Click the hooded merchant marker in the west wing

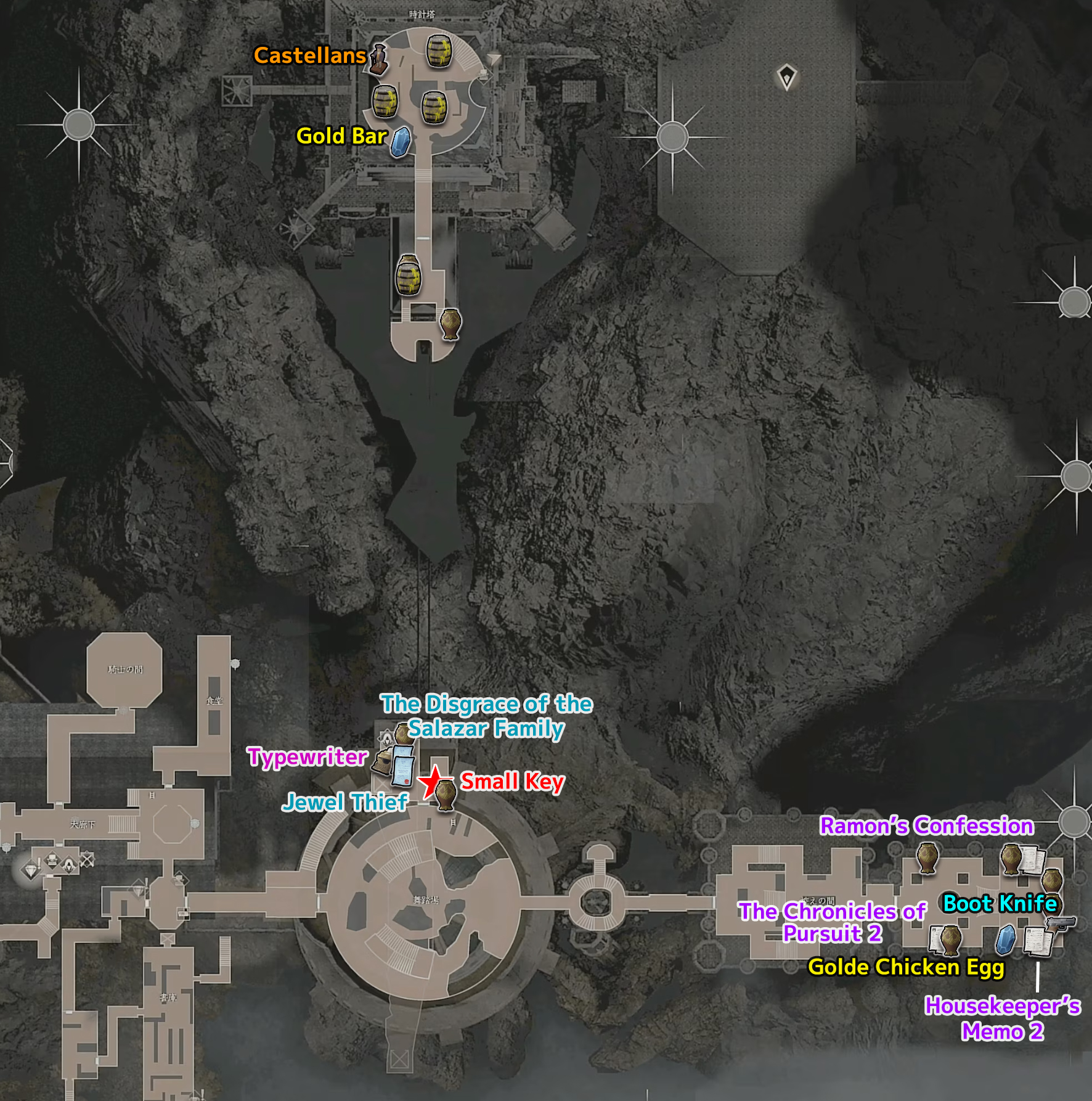coord(69,864)
